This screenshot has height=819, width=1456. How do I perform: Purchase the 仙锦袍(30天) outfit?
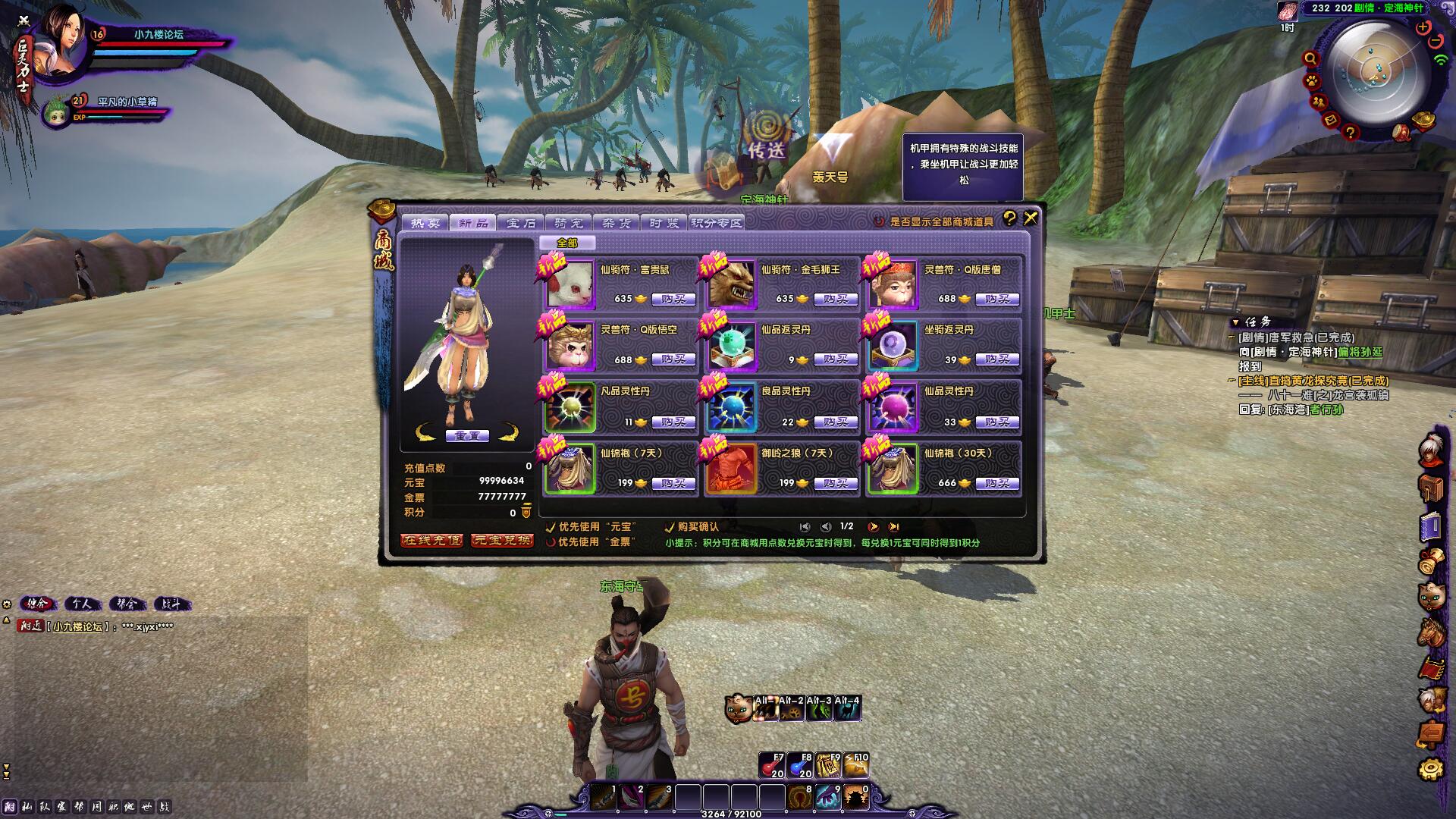[996, 483]
